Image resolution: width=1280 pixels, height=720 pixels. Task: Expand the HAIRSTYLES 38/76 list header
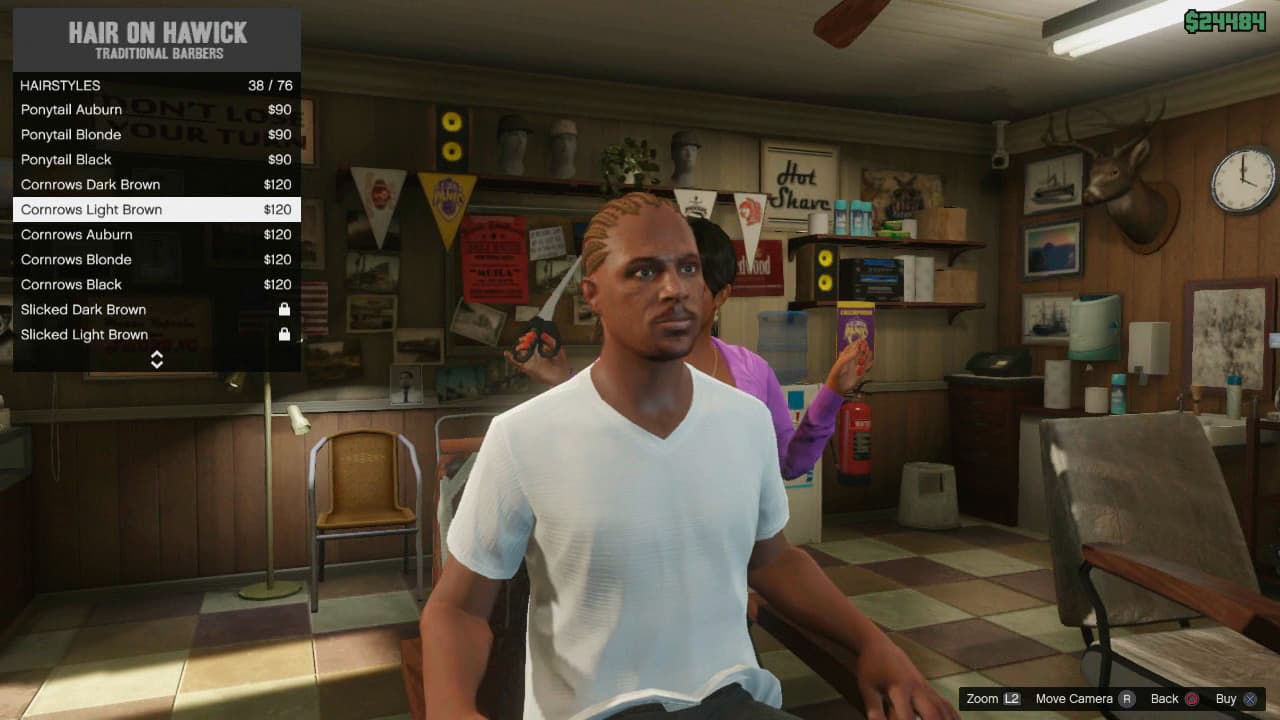155,85
